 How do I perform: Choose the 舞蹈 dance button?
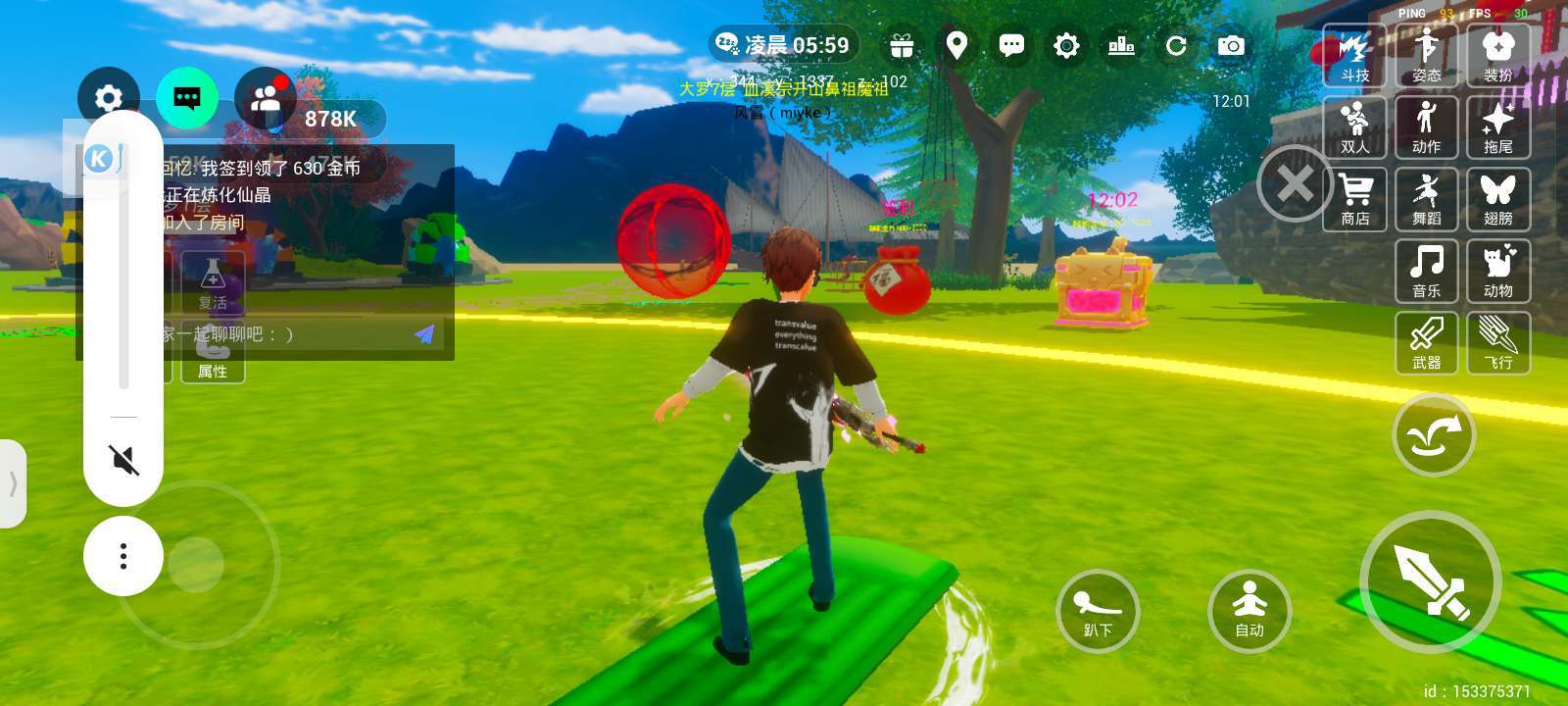tap(1426, 199)
